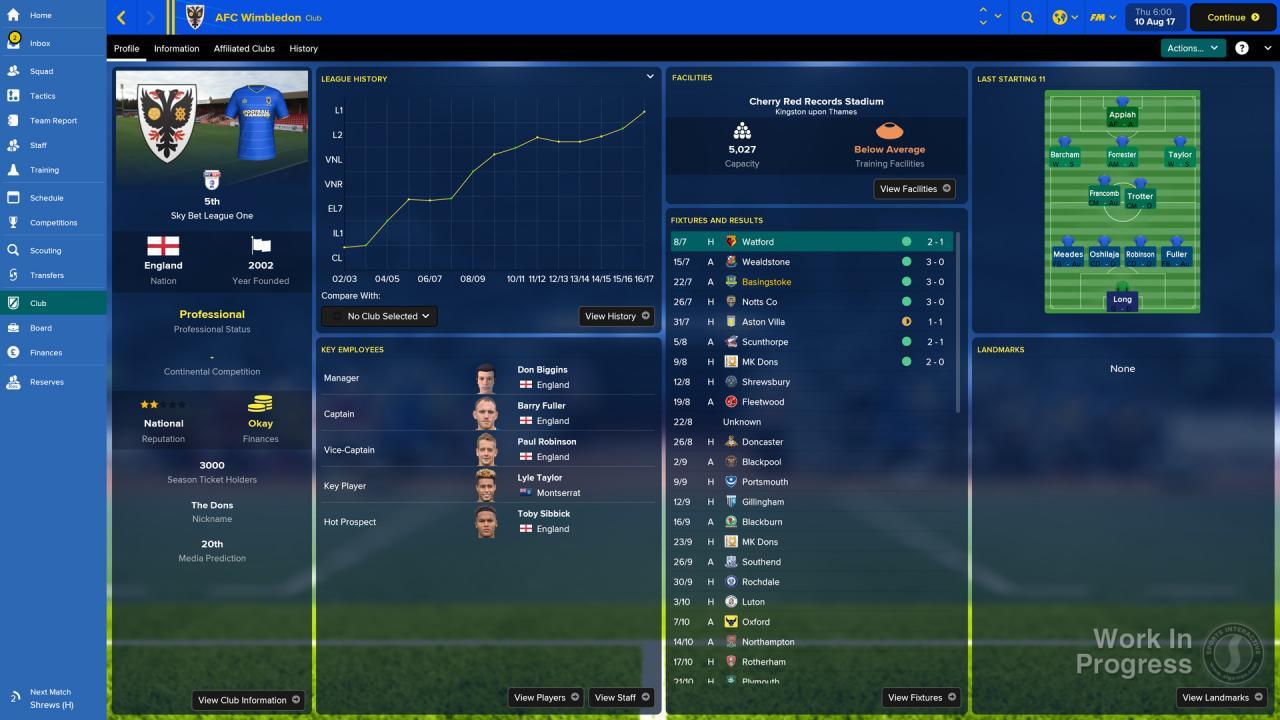Open the Compare With club selector
Viewport: 1280px width, 720px height.
click(x=379, y=316)
